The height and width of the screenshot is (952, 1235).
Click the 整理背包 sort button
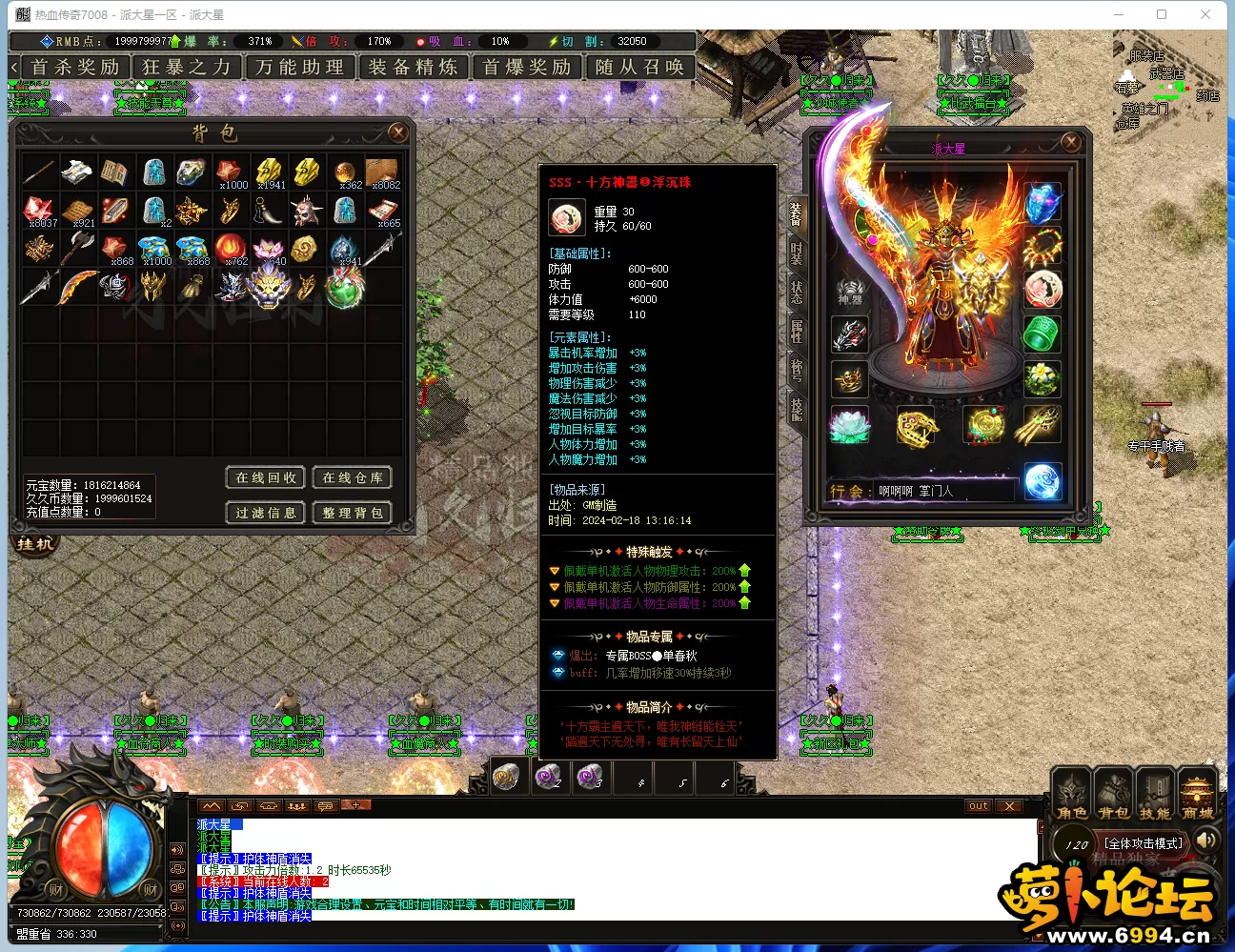[353, 513]
